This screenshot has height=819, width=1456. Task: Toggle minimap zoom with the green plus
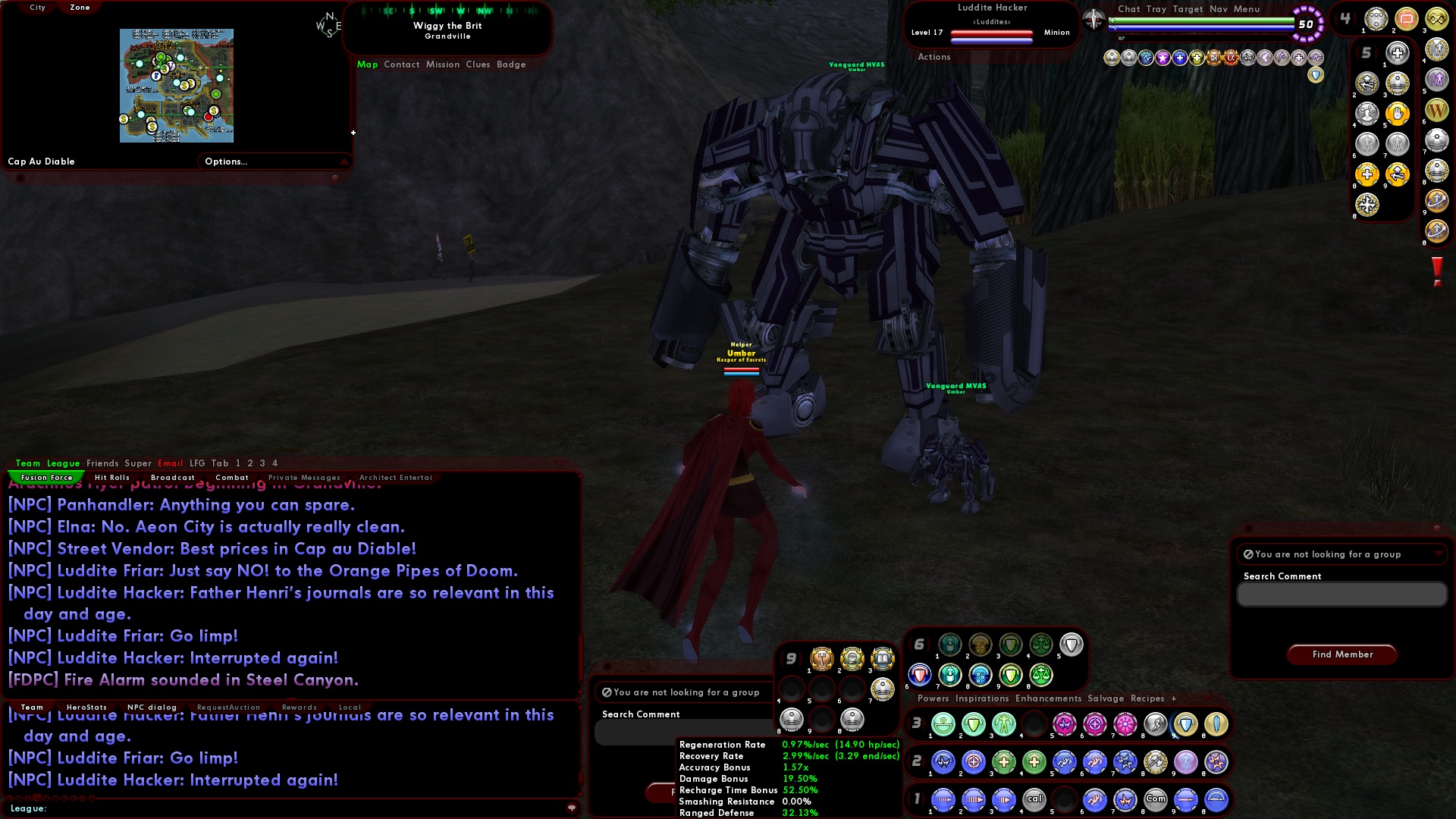(353, 132)
